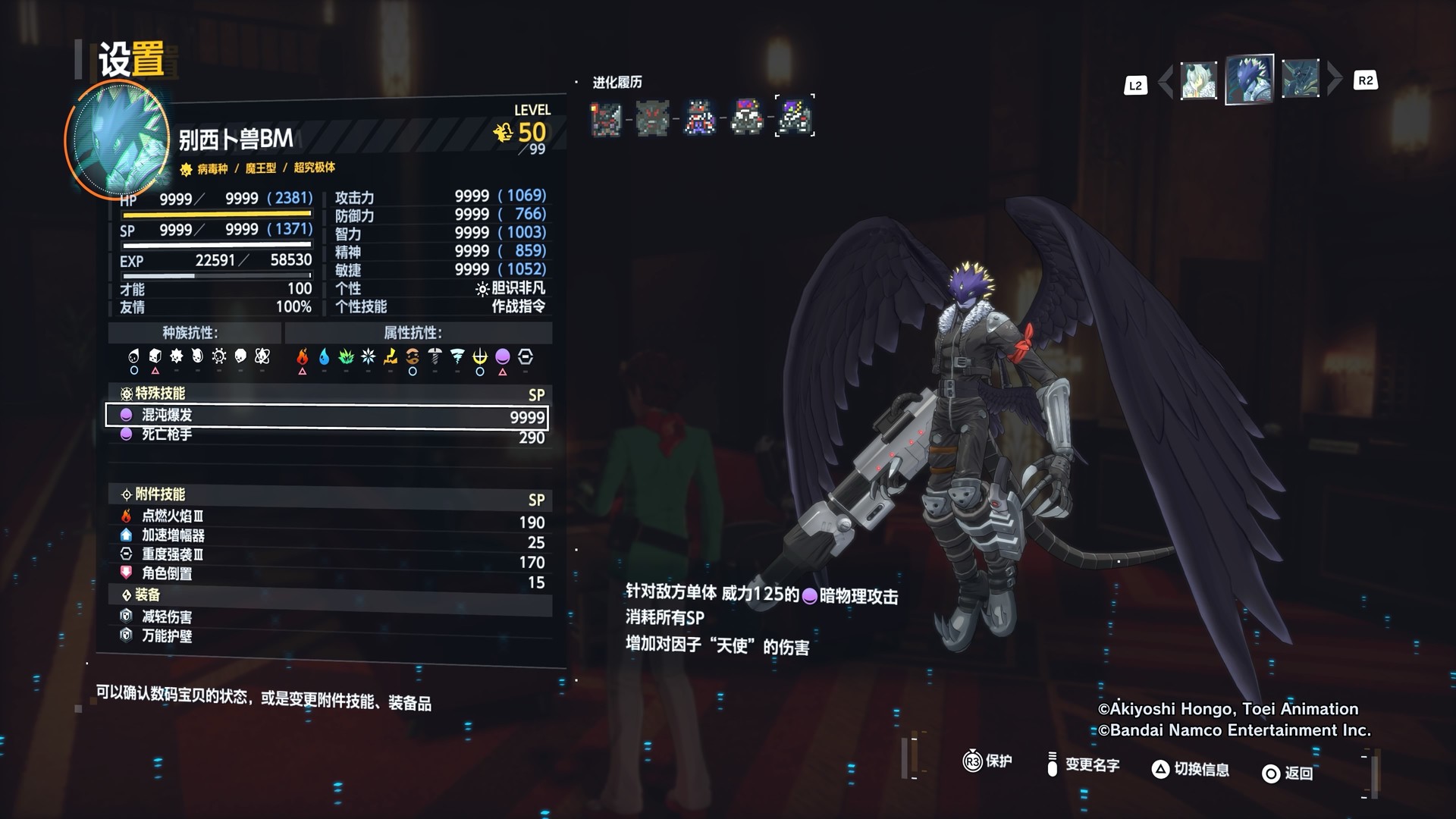The image size is (1456, 819).
Task: Select the bracketed final evolution history sprite
Action: click(795, 116)
